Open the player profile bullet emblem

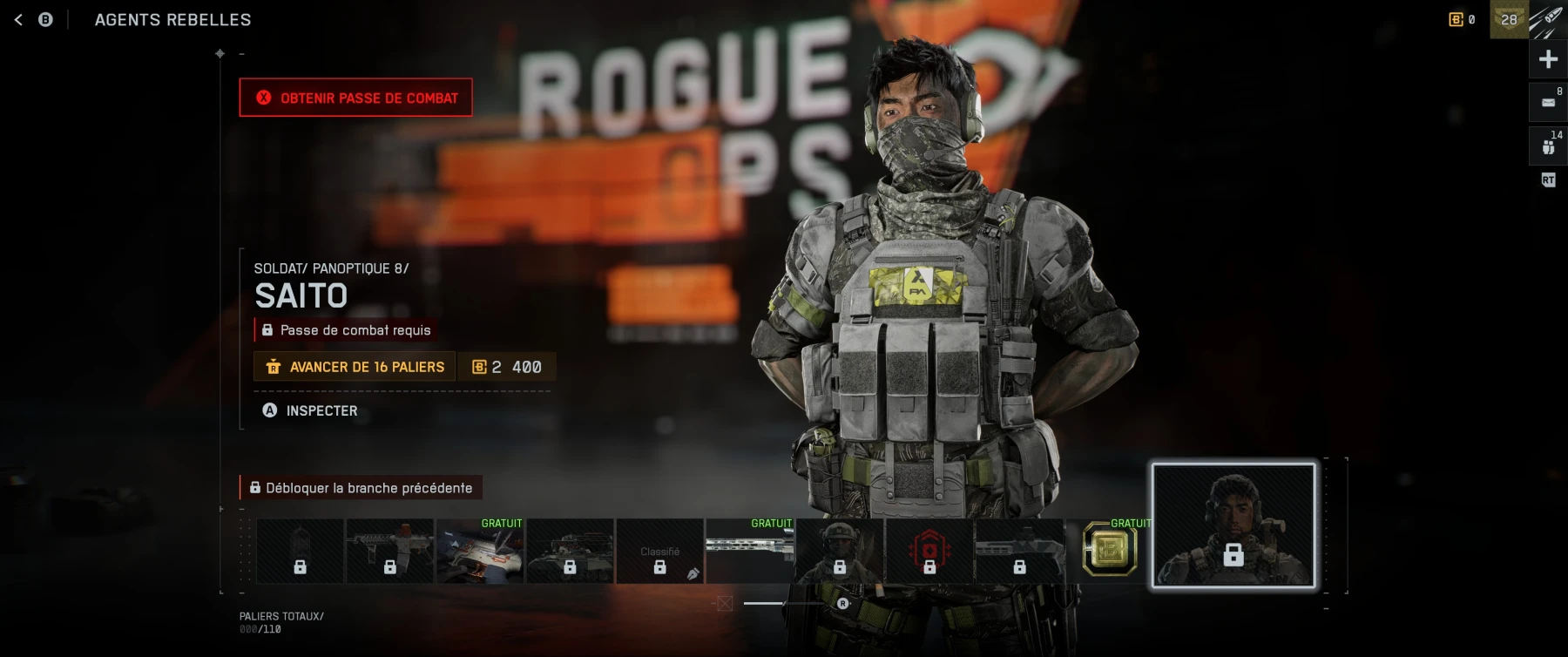1548,19
